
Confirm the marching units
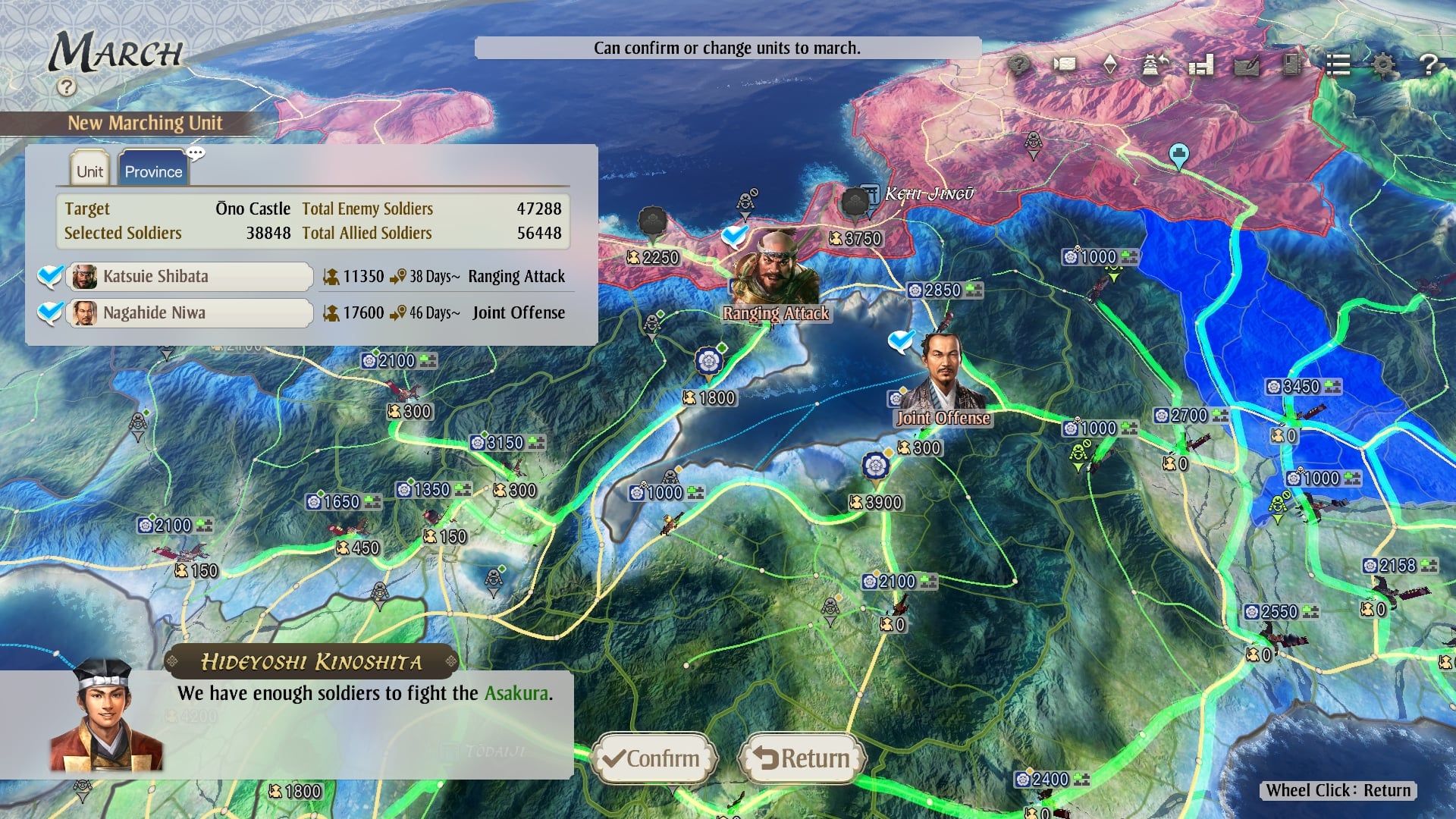coord(653,758)
